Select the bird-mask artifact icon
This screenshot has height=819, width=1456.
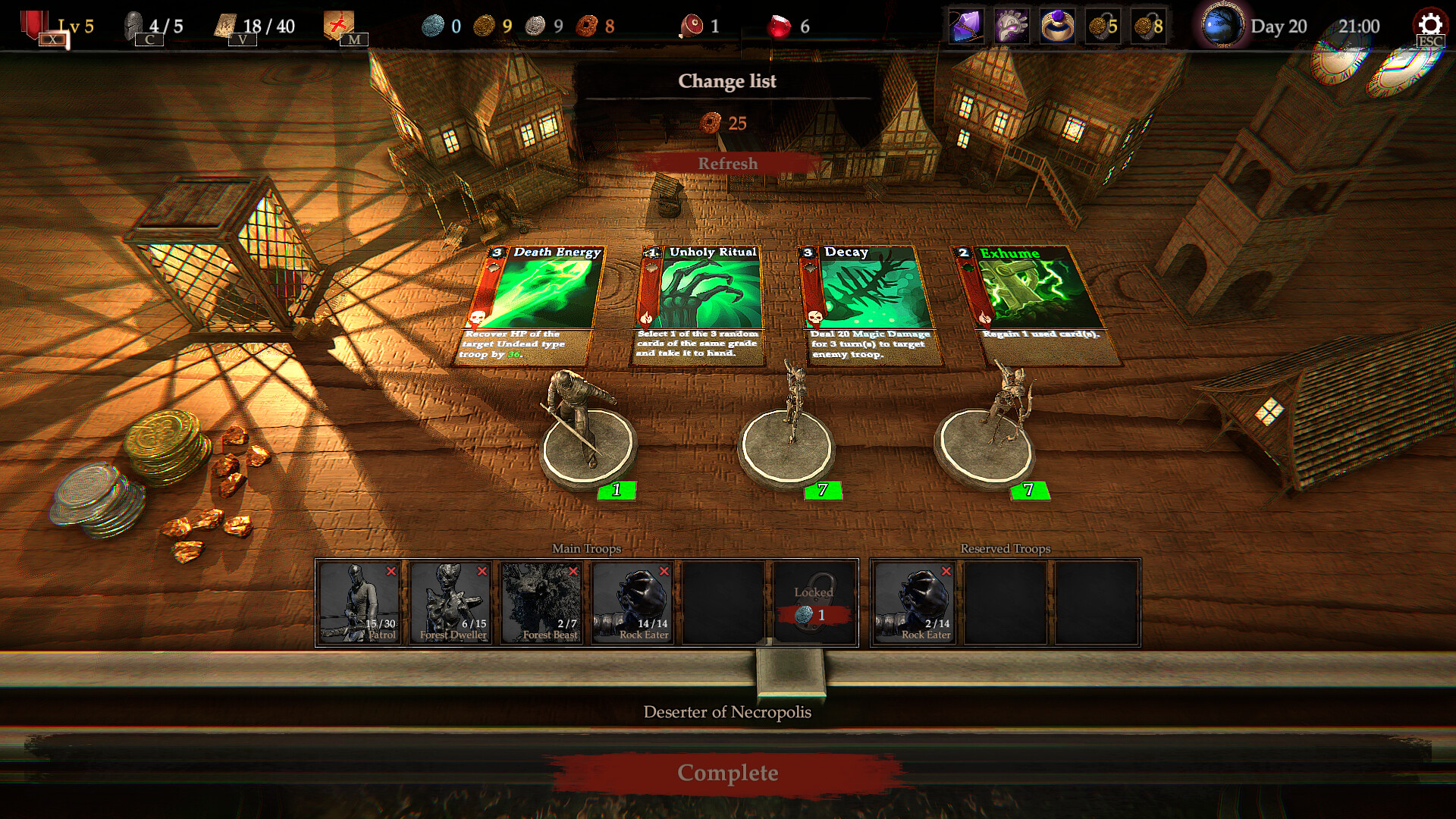click(x=1011, y=25)
